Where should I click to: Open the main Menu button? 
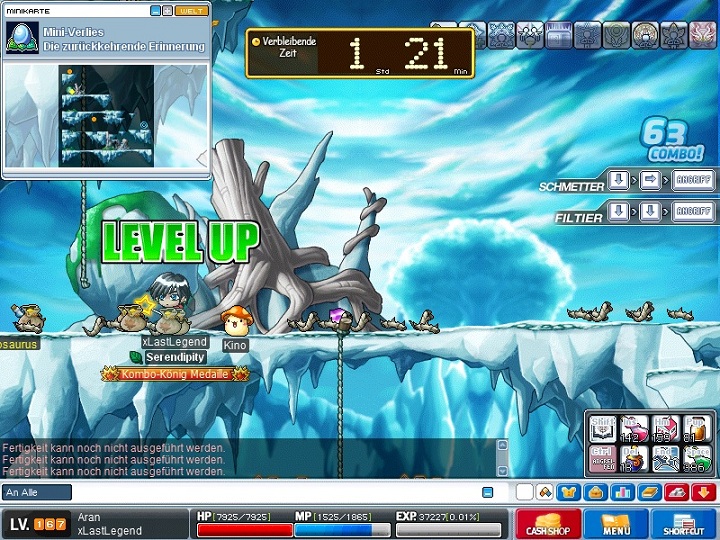tap(616, 524)
